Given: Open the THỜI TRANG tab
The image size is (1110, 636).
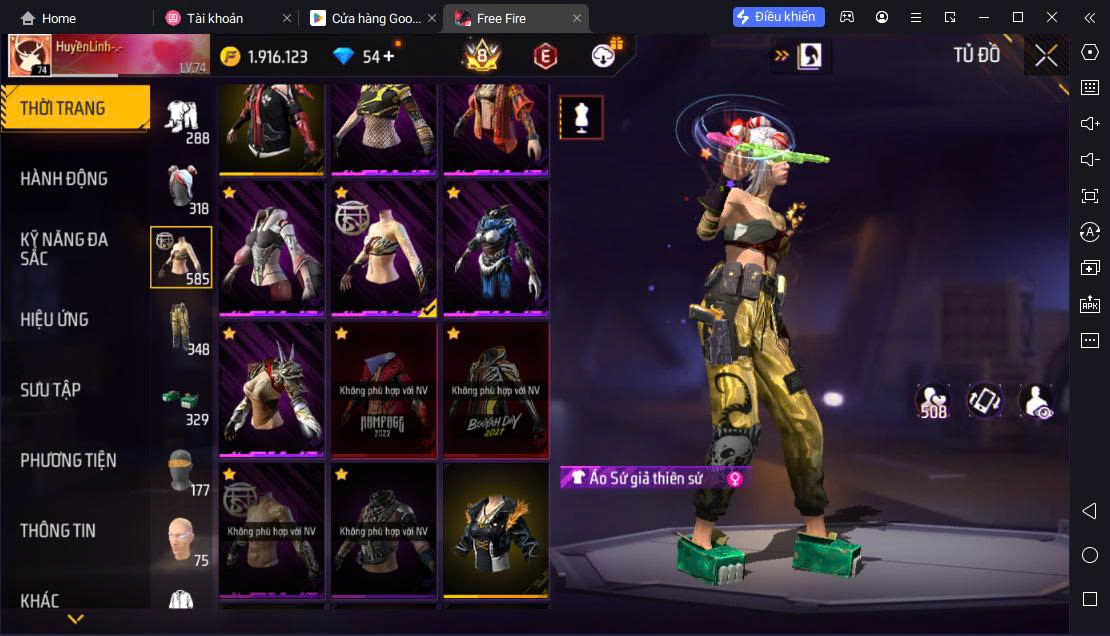Looking at the screenshot, I should pos(75,108).
